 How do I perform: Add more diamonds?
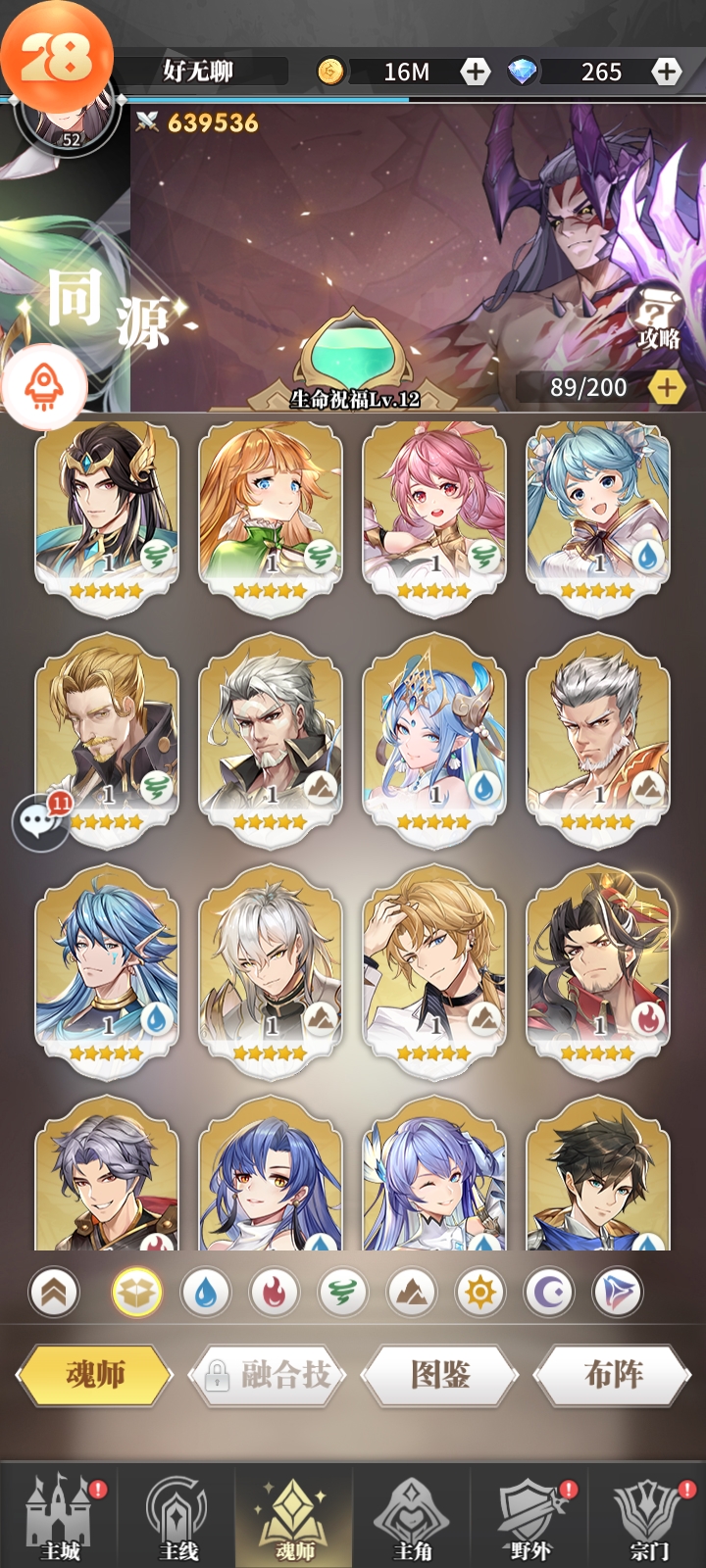click(x=667, y=72)
